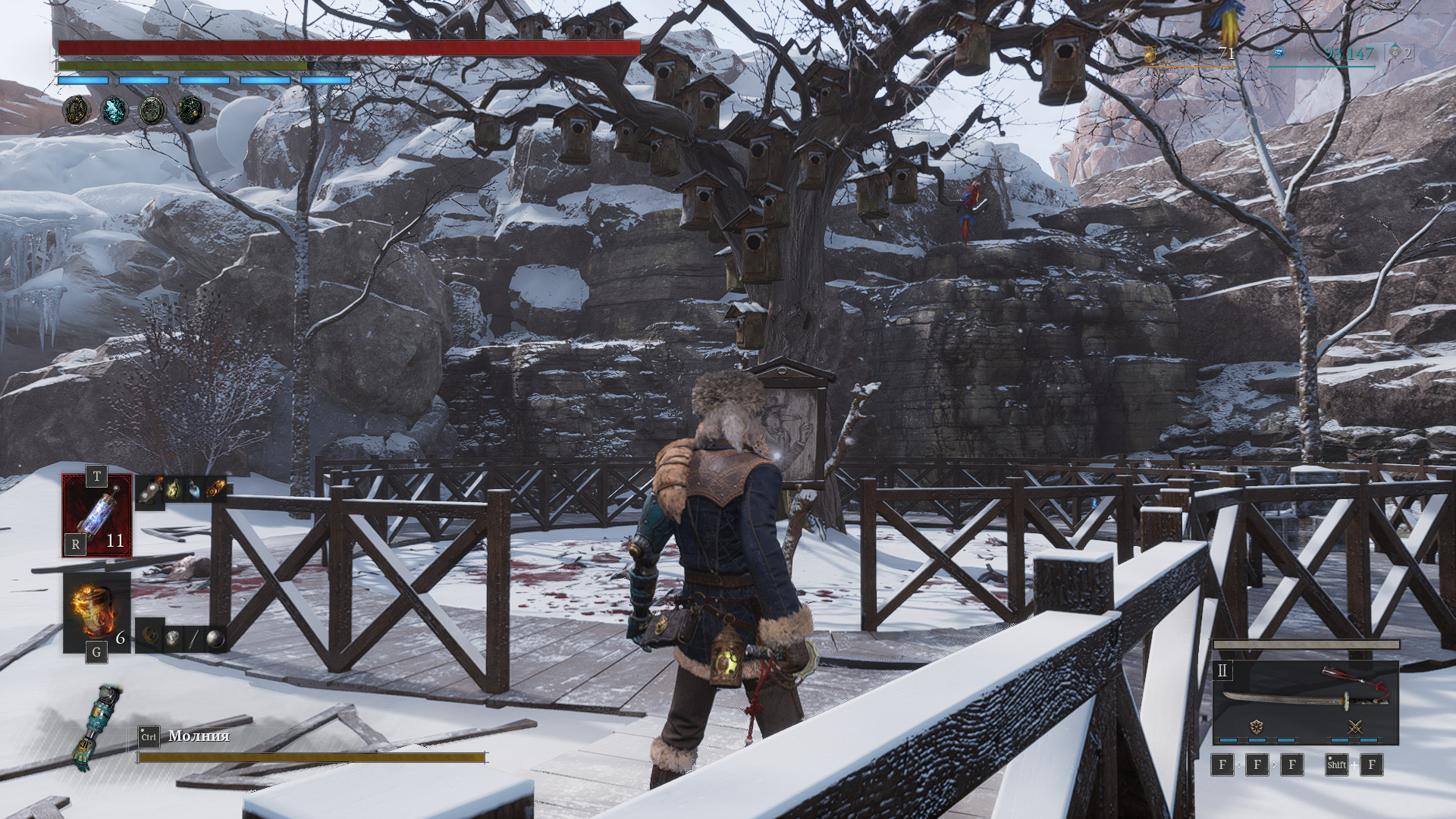Click the golden ring buff icon
This screenshot has width=1456, height=819.
coord(77,110)
